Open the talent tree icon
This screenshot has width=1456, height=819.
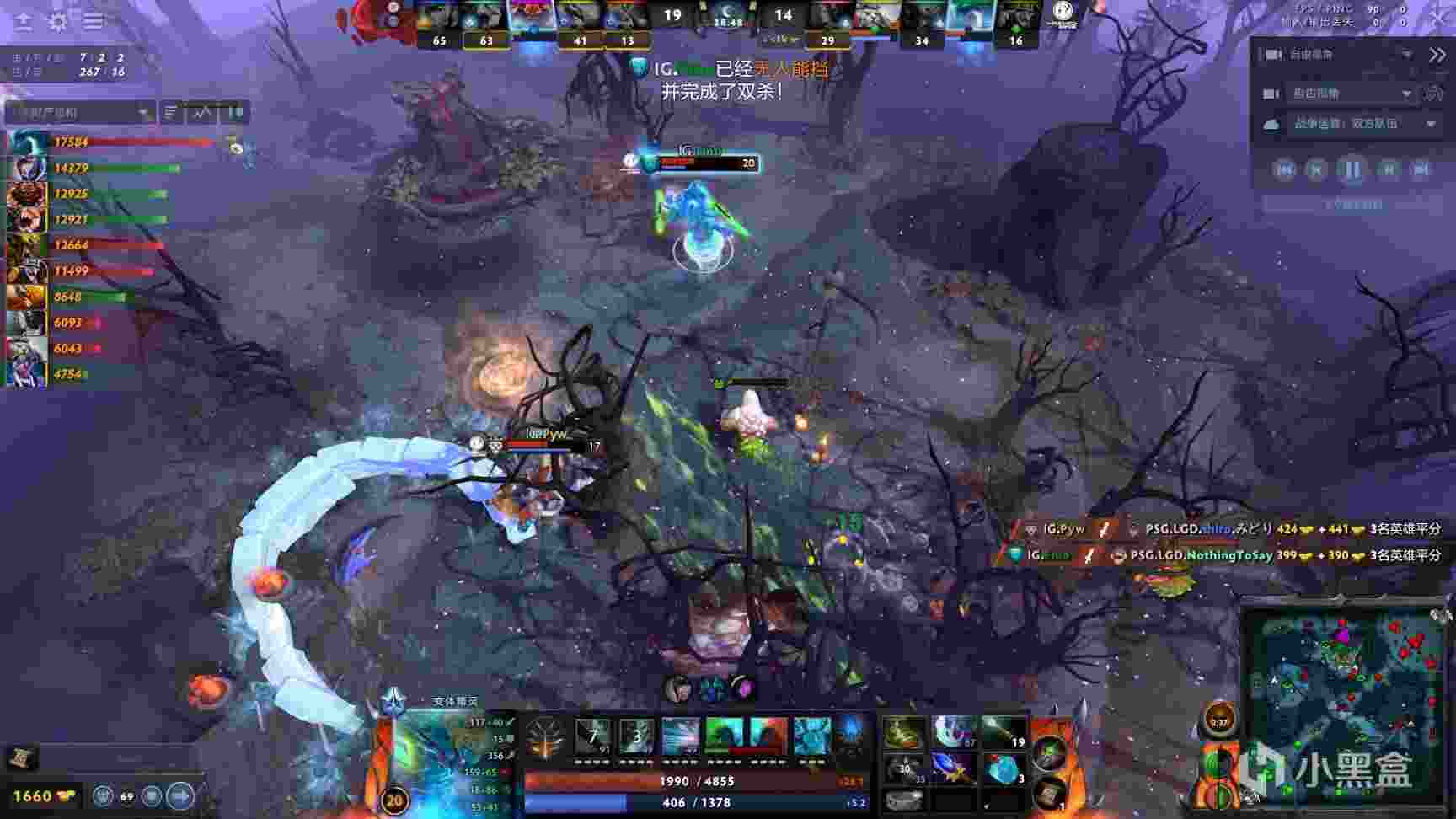coord(545,737)
